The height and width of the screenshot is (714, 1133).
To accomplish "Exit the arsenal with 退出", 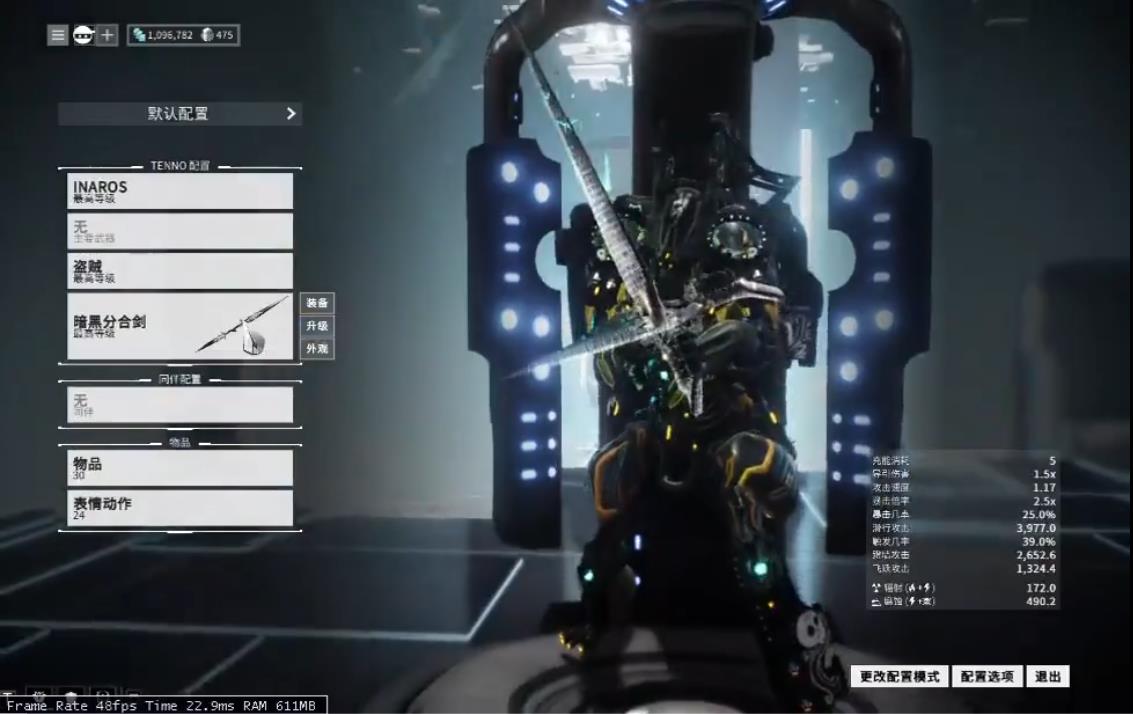I will coord(1048,677).
